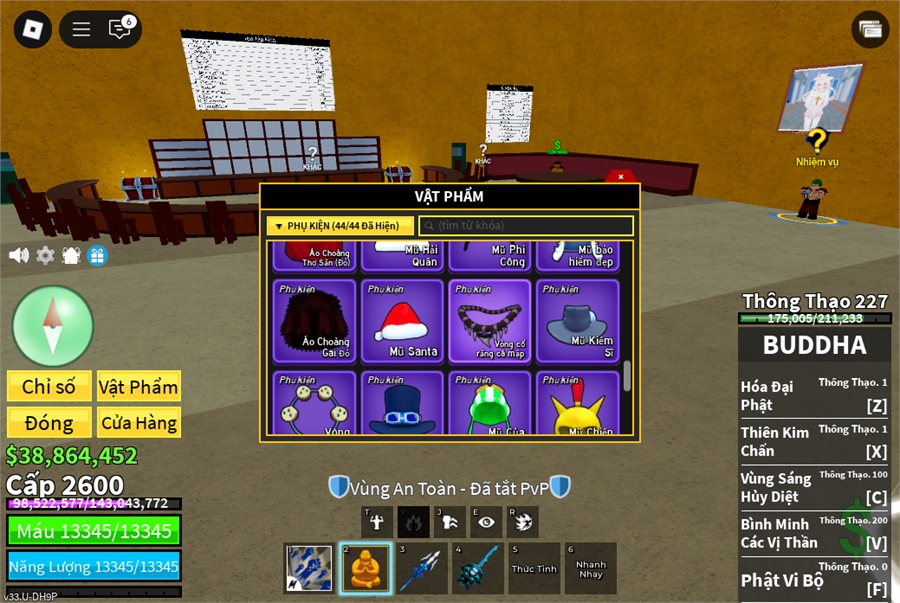Choose the Áo Choàng Gai Đỏ cape
Screen dimensions: 900x603
pyautogui.click(x=314, y=320)
